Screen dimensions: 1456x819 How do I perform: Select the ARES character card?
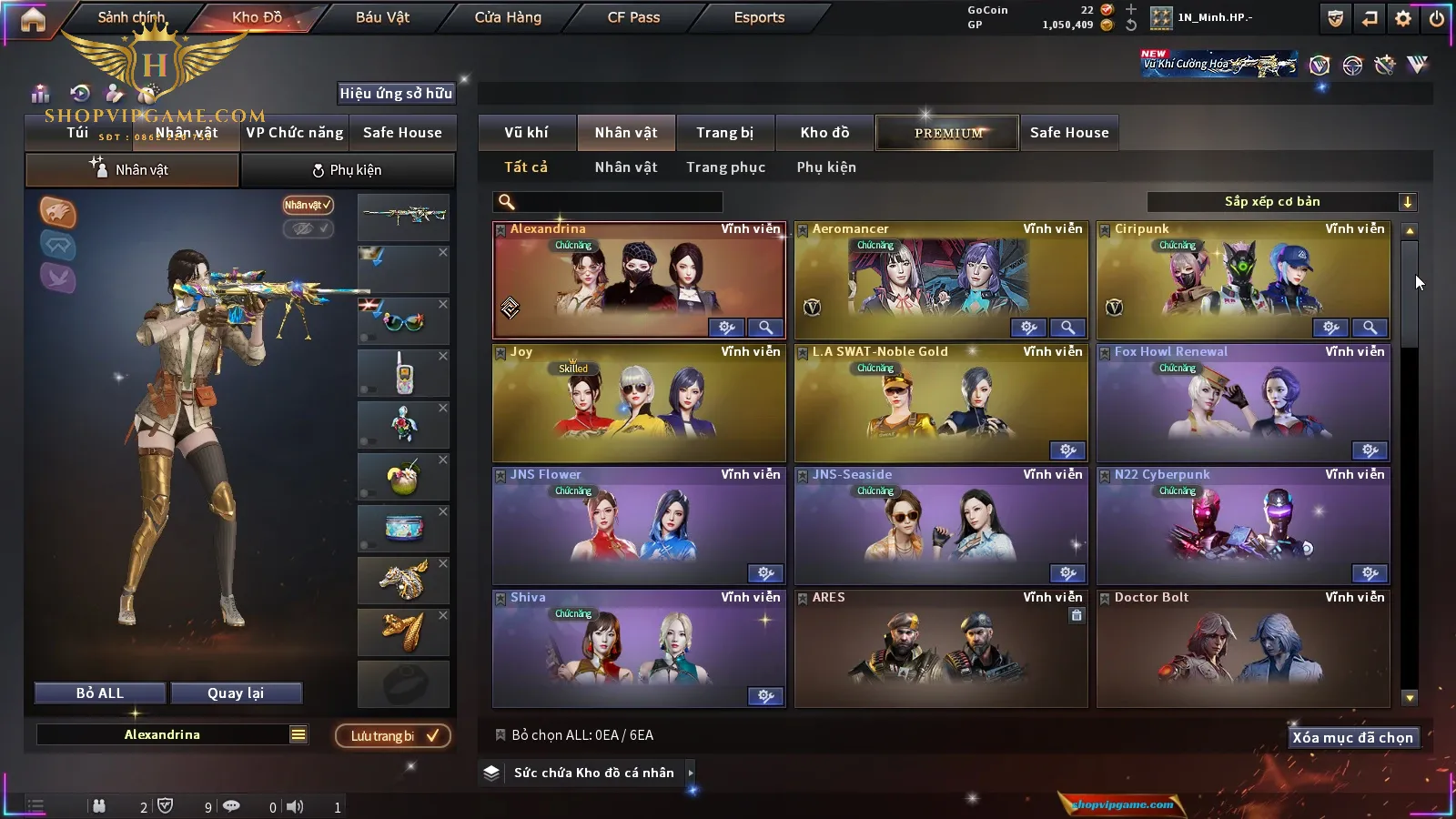(941, 648)
